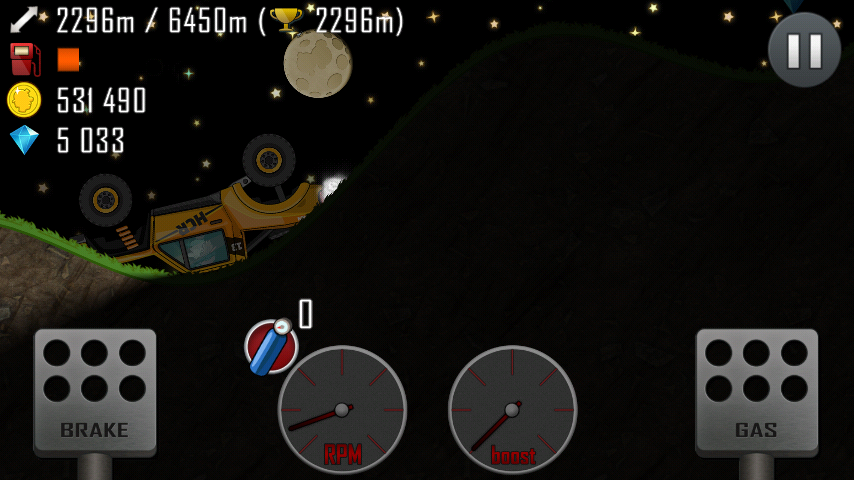Step on the GAS pedal
This screenshot has width=854, height=480.
pos(756,391)
